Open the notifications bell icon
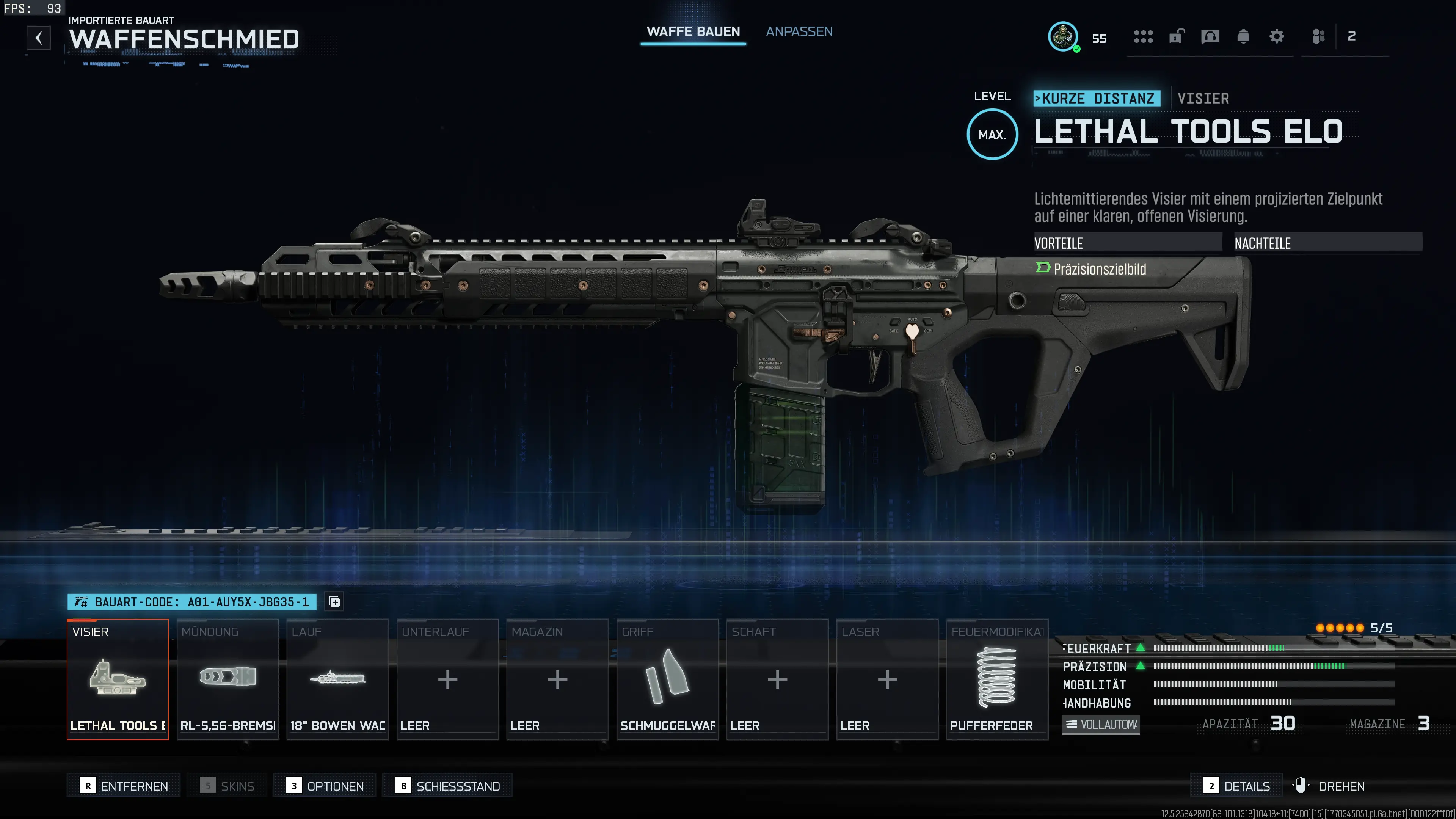The width and height of the screenshot is (1456, 819). [1243, 36]
